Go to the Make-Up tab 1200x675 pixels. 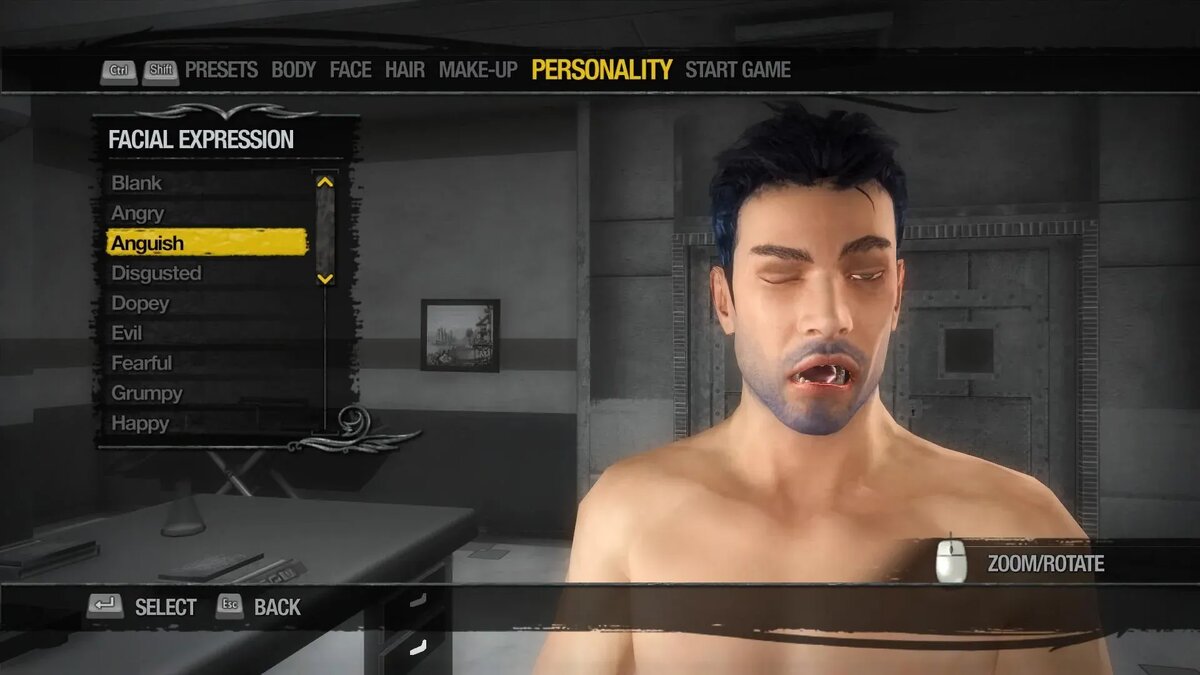[478, 70]
